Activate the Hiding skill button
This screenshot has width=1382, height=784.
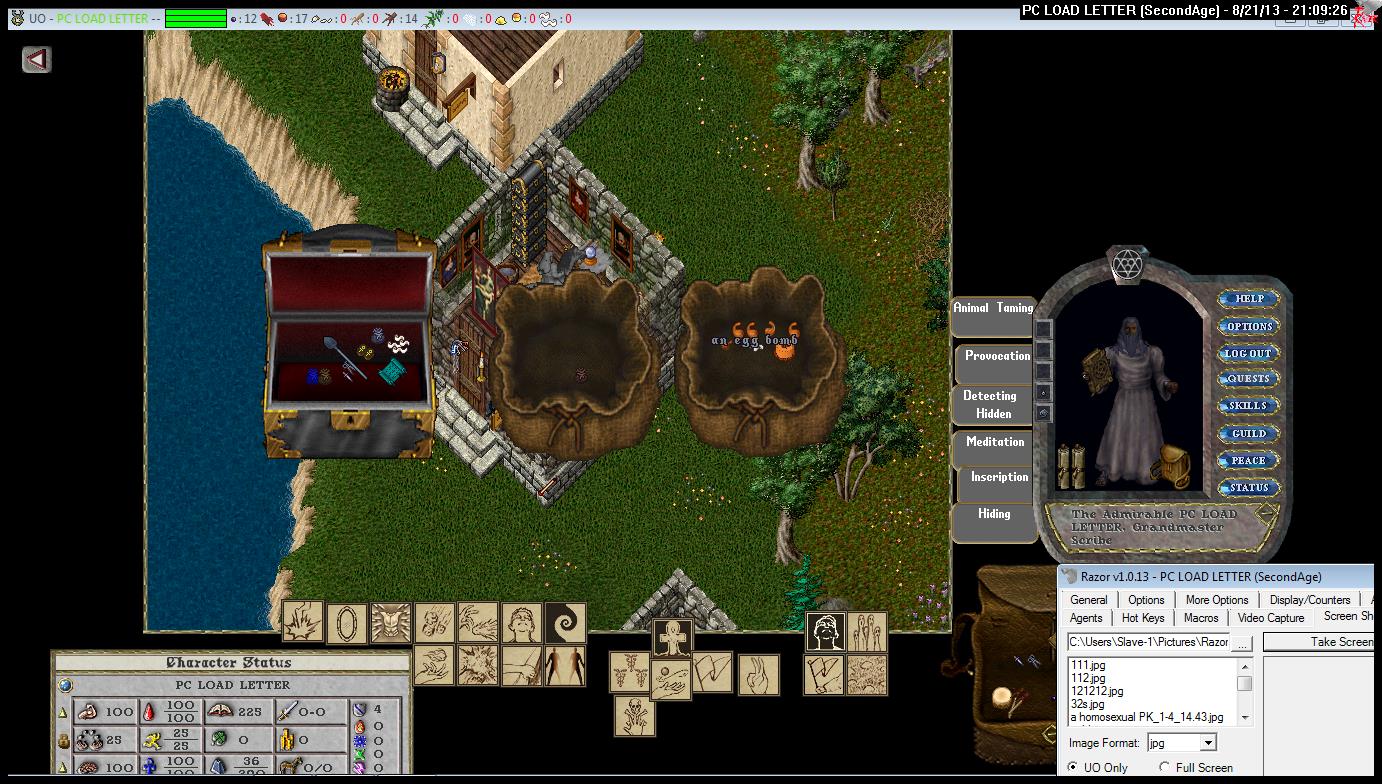click(x=994, y=515)
